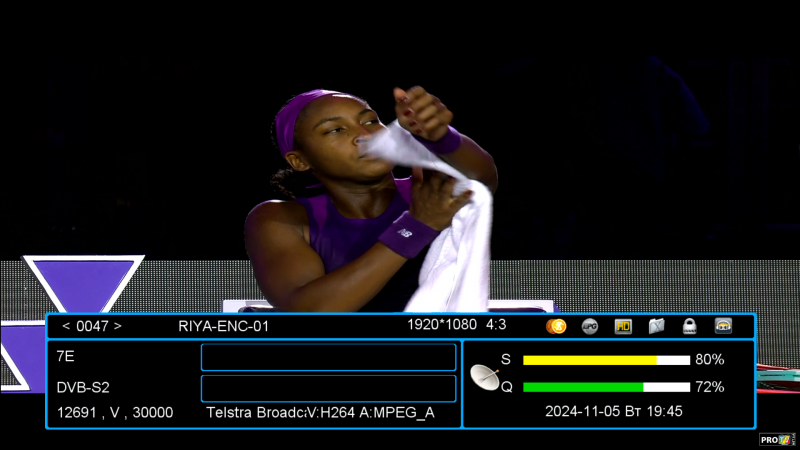
Task: Click the gold coin pay-channel icon
Action: (557, 326)
